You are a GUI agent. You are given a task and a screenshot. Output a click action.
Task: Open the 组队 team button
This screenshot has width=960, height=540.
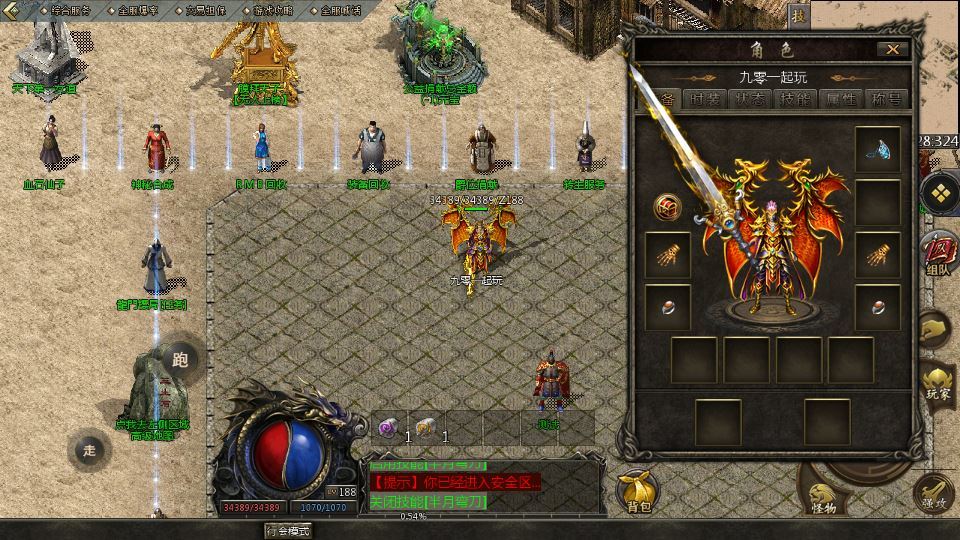coord(939,252)
